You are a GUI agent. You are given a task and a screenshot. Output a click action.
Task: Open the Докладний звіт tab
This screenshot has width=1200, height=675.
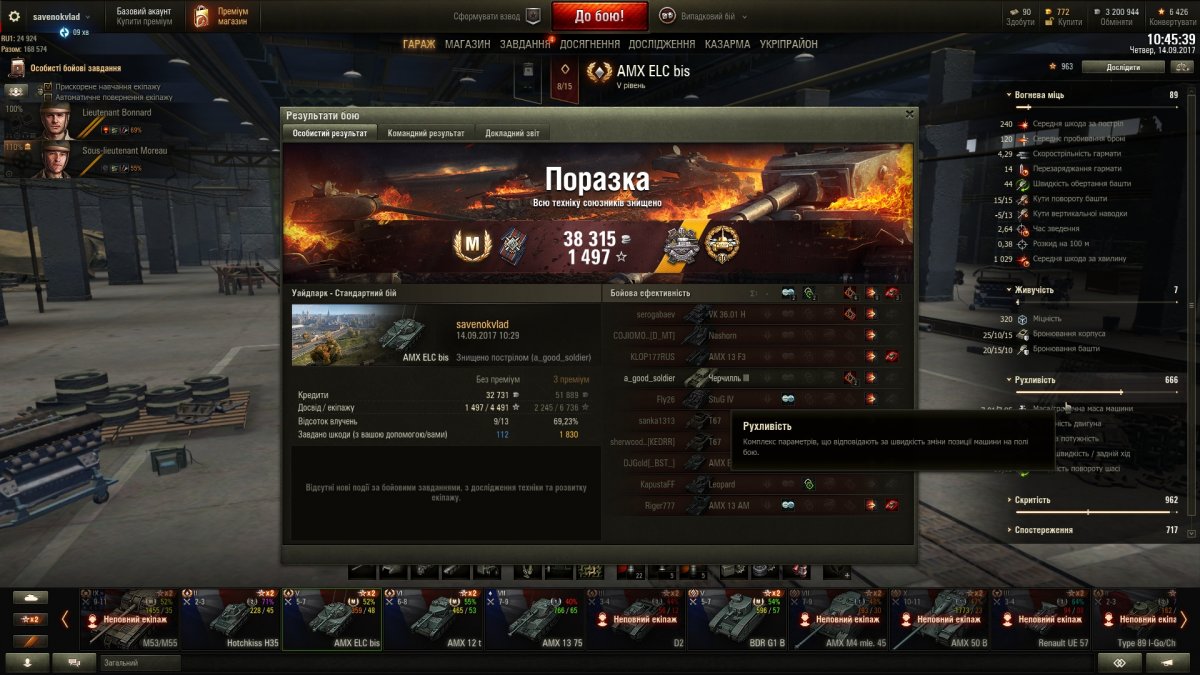pos(511,133)
